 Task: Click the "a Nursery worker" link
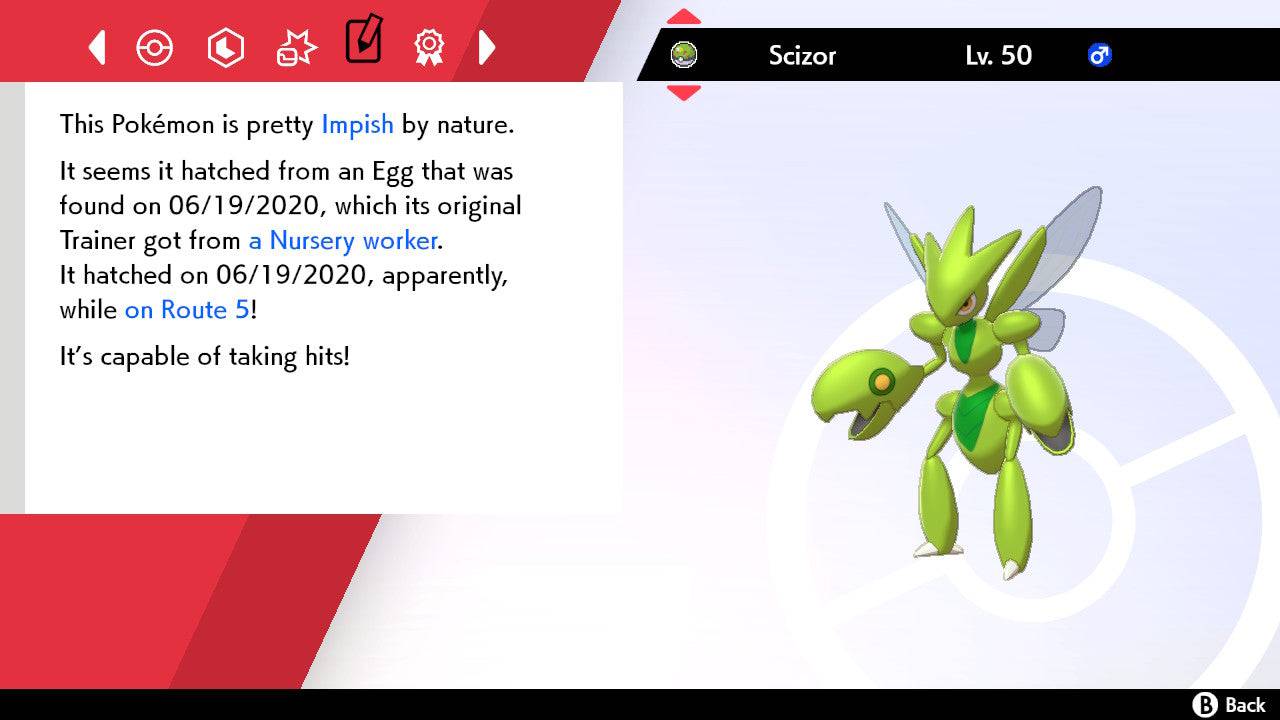pyautogui.click(x=341, y=240)
